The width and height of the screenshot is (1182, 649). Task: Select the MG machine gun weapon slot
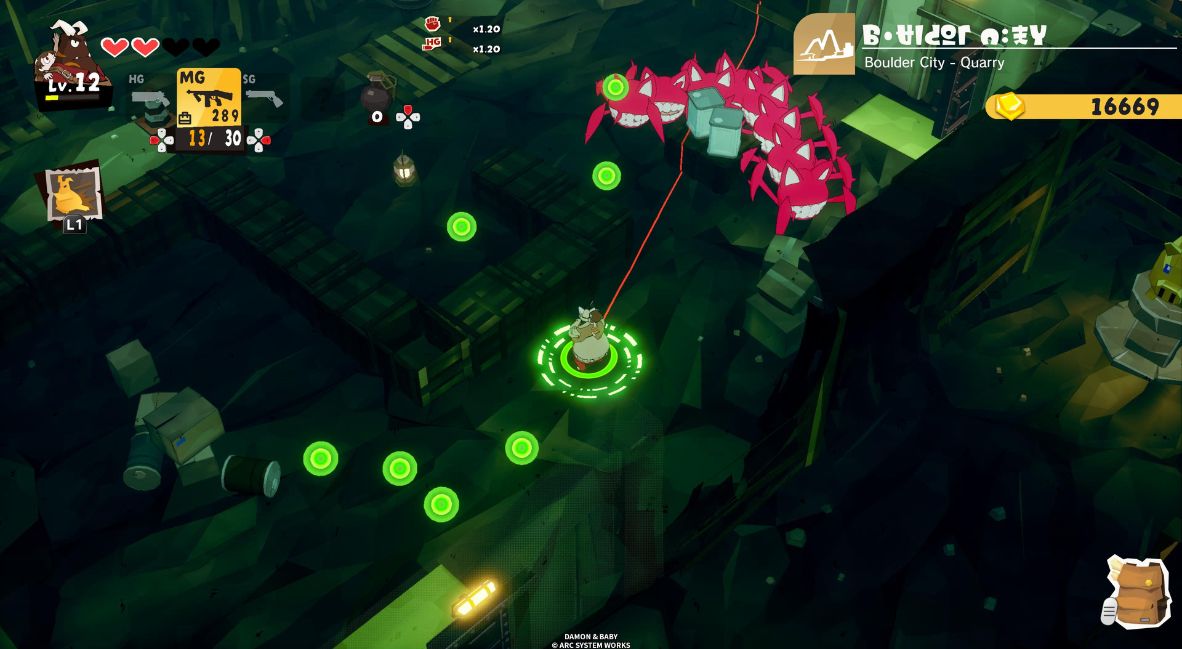tap(209, 99)
